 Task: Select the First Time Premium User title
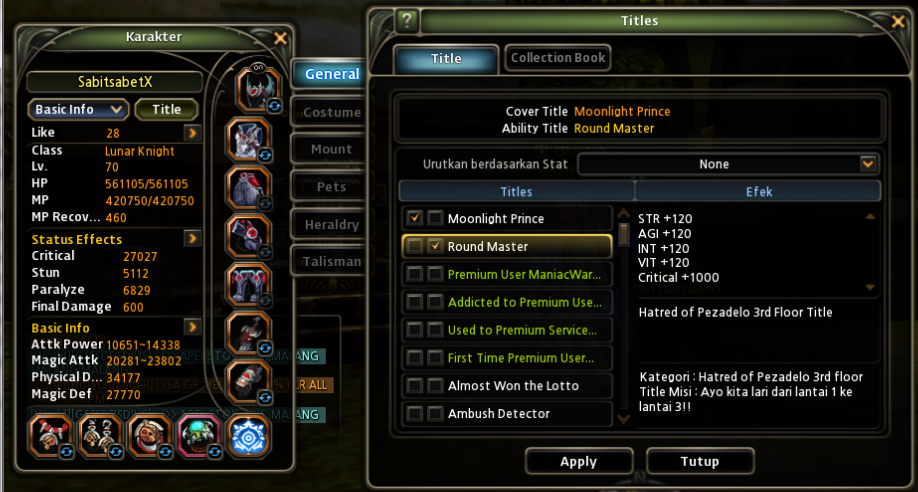coord(522,357)
